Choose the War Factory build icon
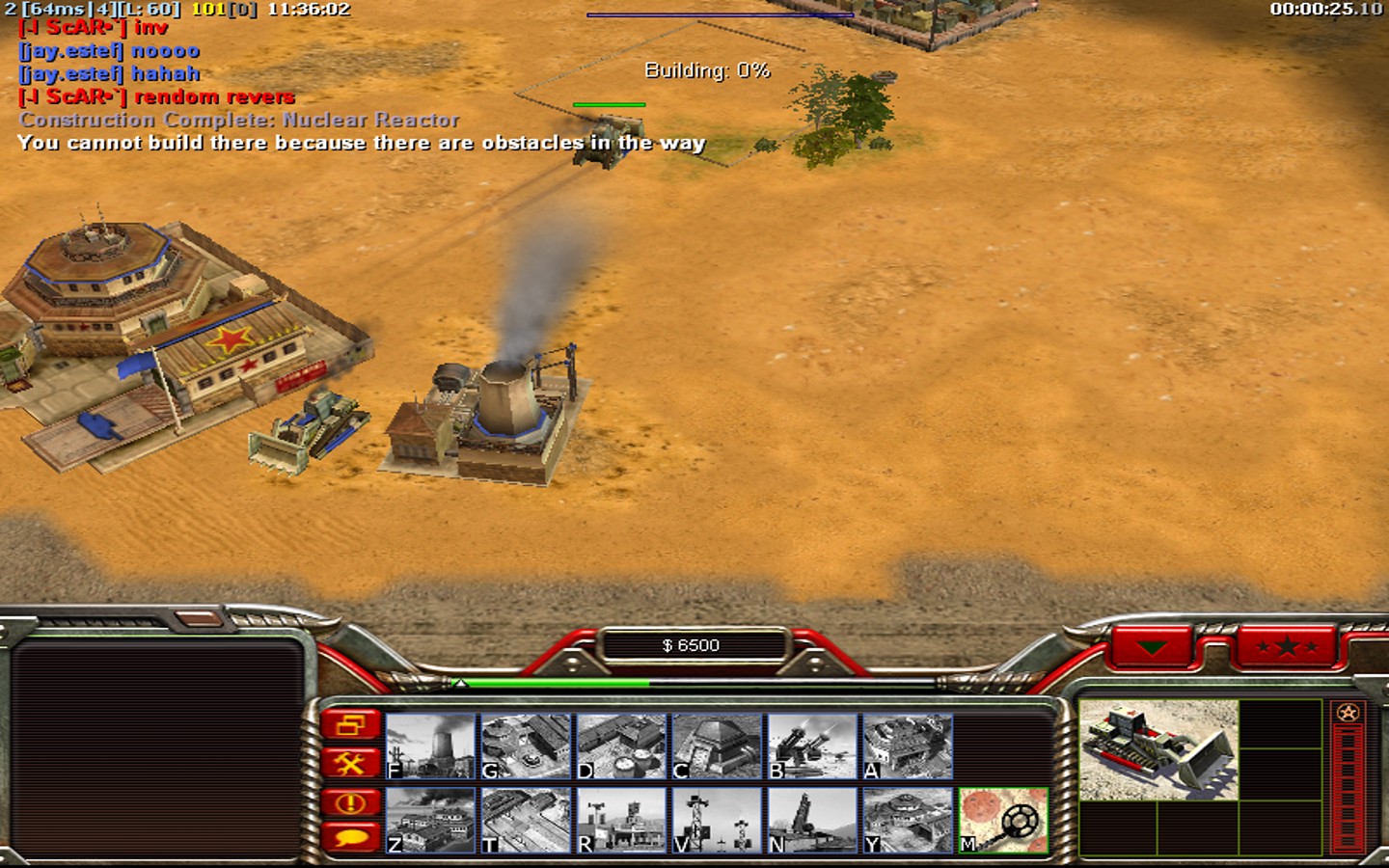 [908, 746]
